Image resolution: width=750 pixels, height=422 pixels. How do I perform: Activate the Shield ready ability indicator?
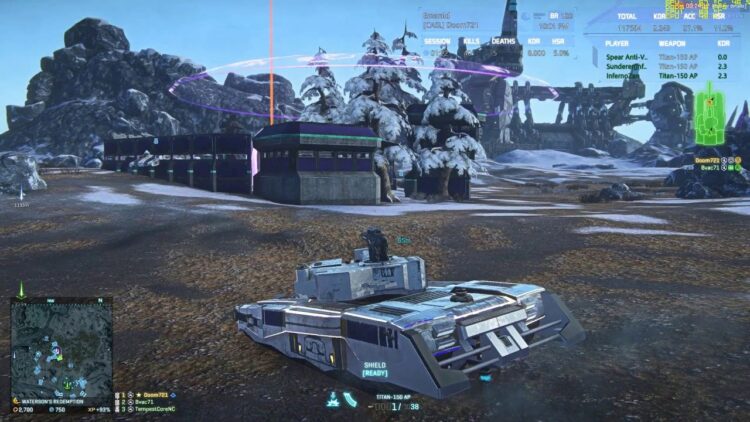pos(374,369)
